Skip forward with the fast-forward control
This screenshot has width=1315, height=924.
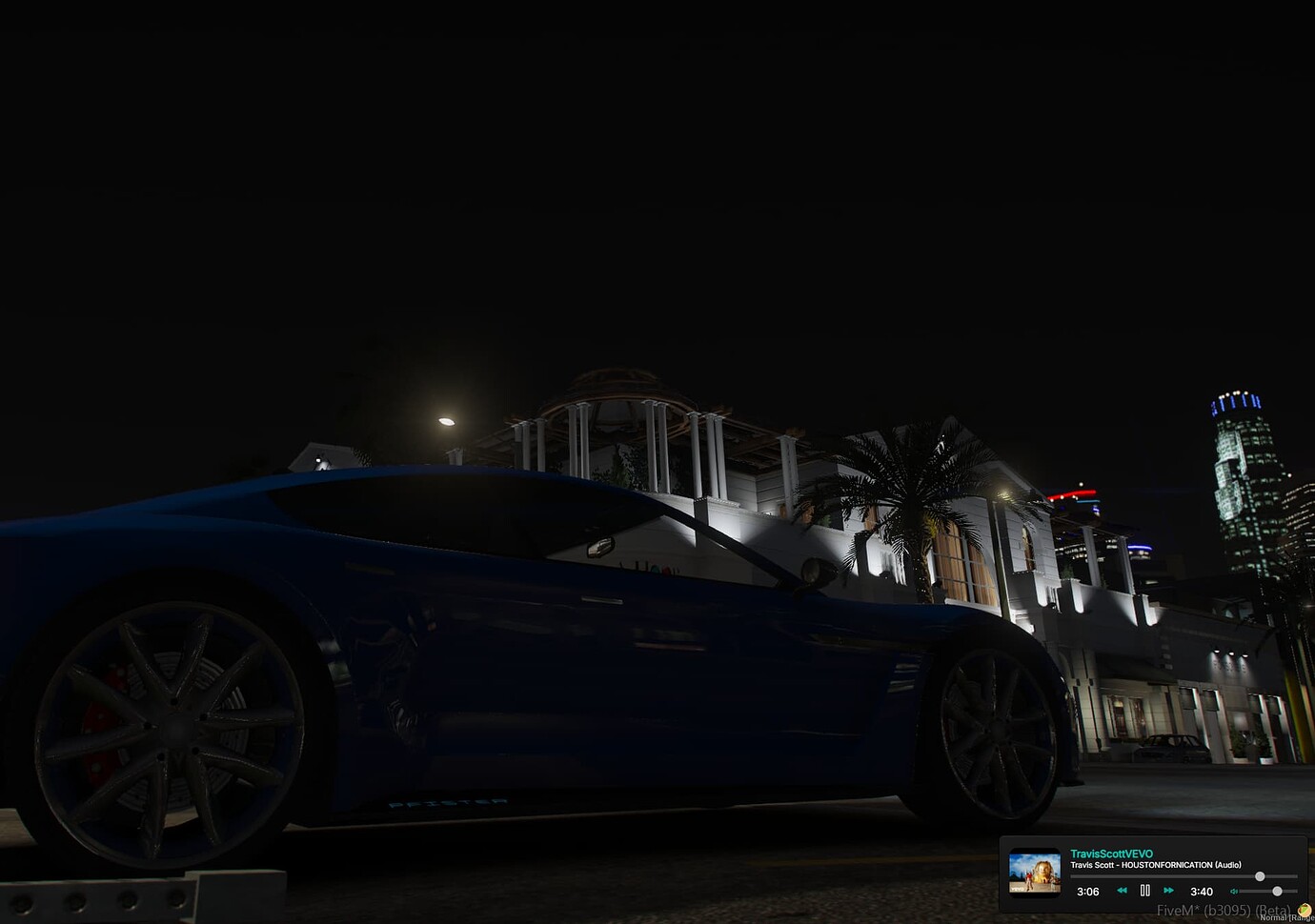[1167, 891]
